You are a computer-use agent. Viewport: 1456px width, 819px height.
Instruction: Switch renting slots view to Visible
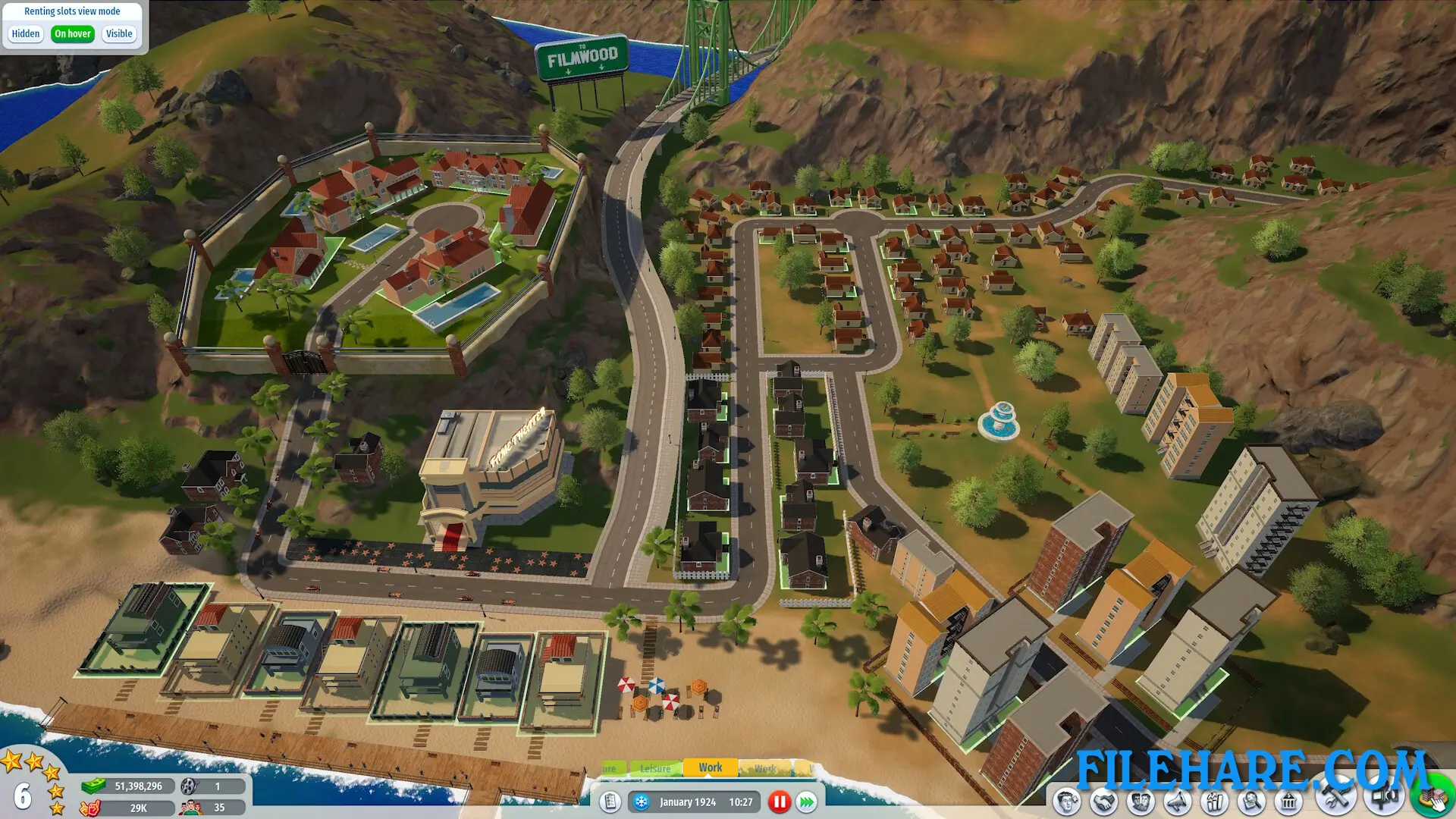119,34
